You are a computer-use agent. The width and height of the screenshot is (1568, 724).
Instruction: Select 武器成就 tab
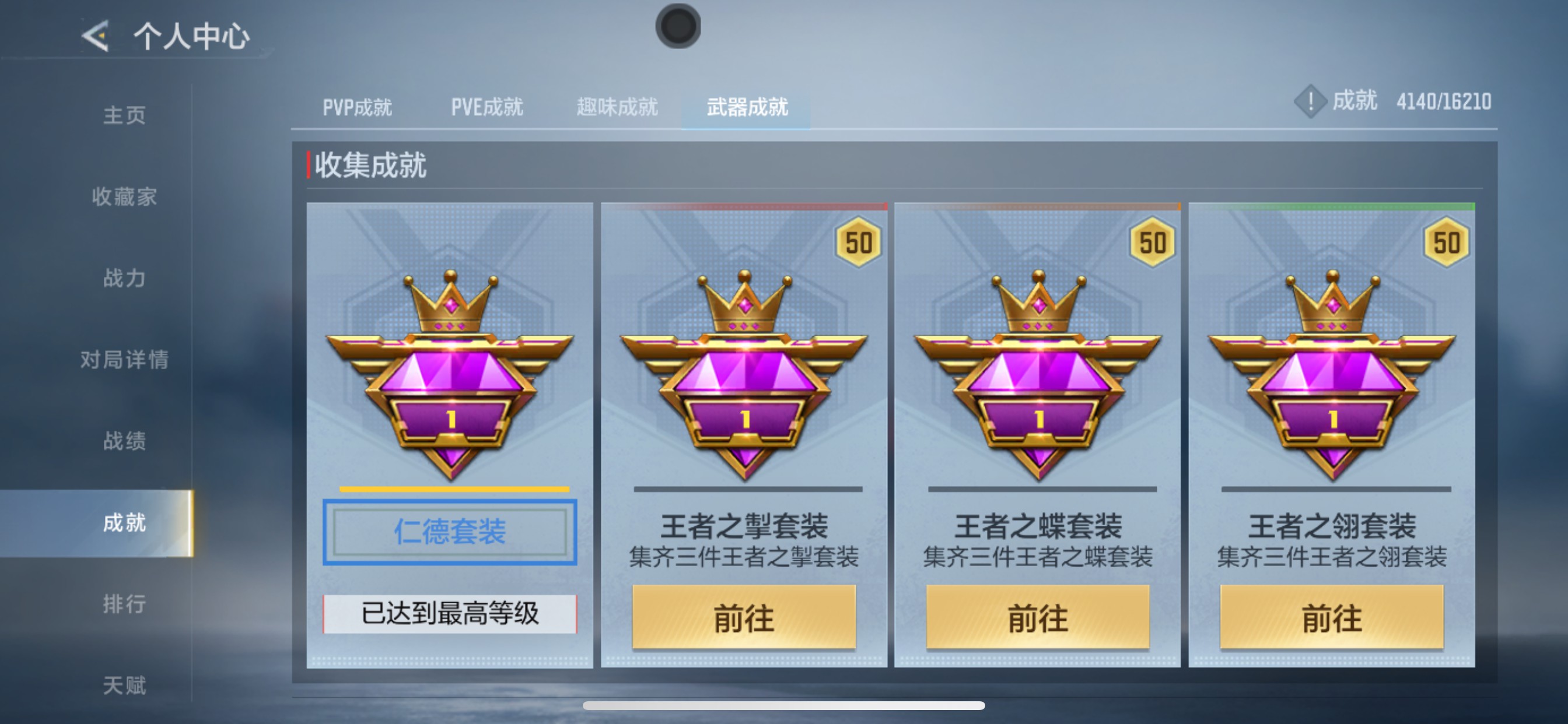(x=747, y=107)
